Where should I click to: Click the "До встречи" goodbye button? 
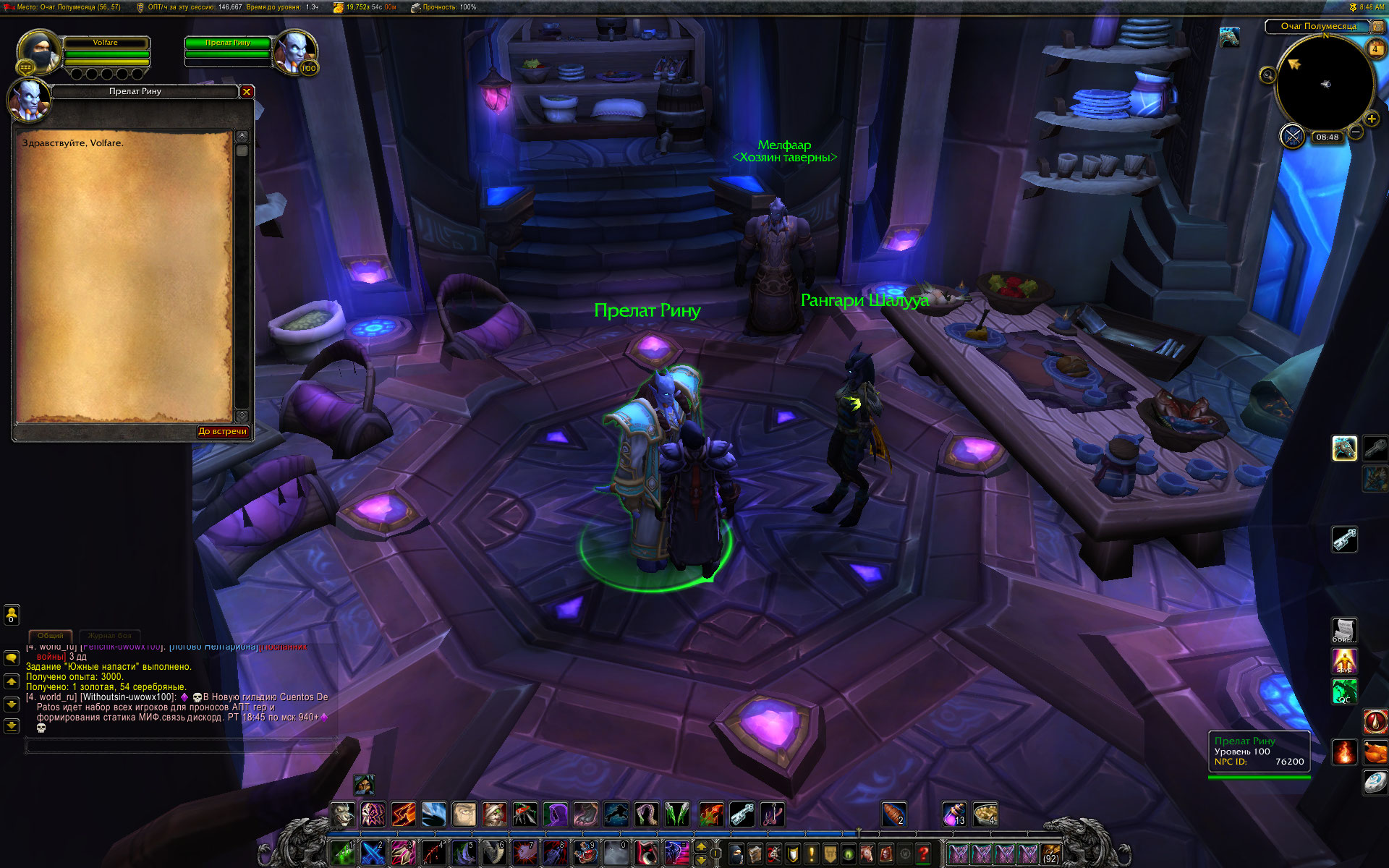(223, 432)
